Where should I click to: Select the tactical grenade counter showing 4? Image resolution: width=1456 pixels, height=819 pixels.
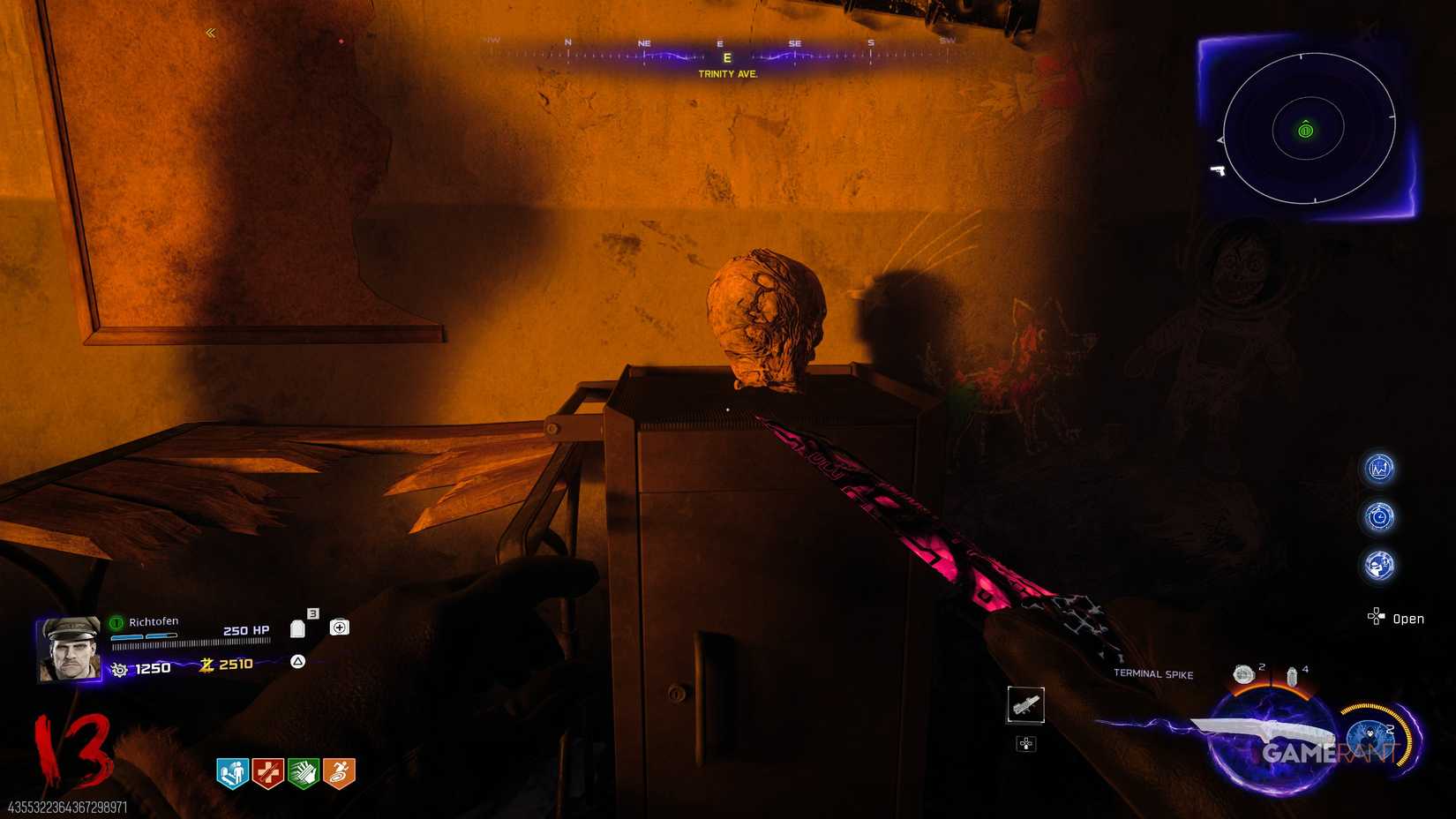click(x=1293, y=674)
